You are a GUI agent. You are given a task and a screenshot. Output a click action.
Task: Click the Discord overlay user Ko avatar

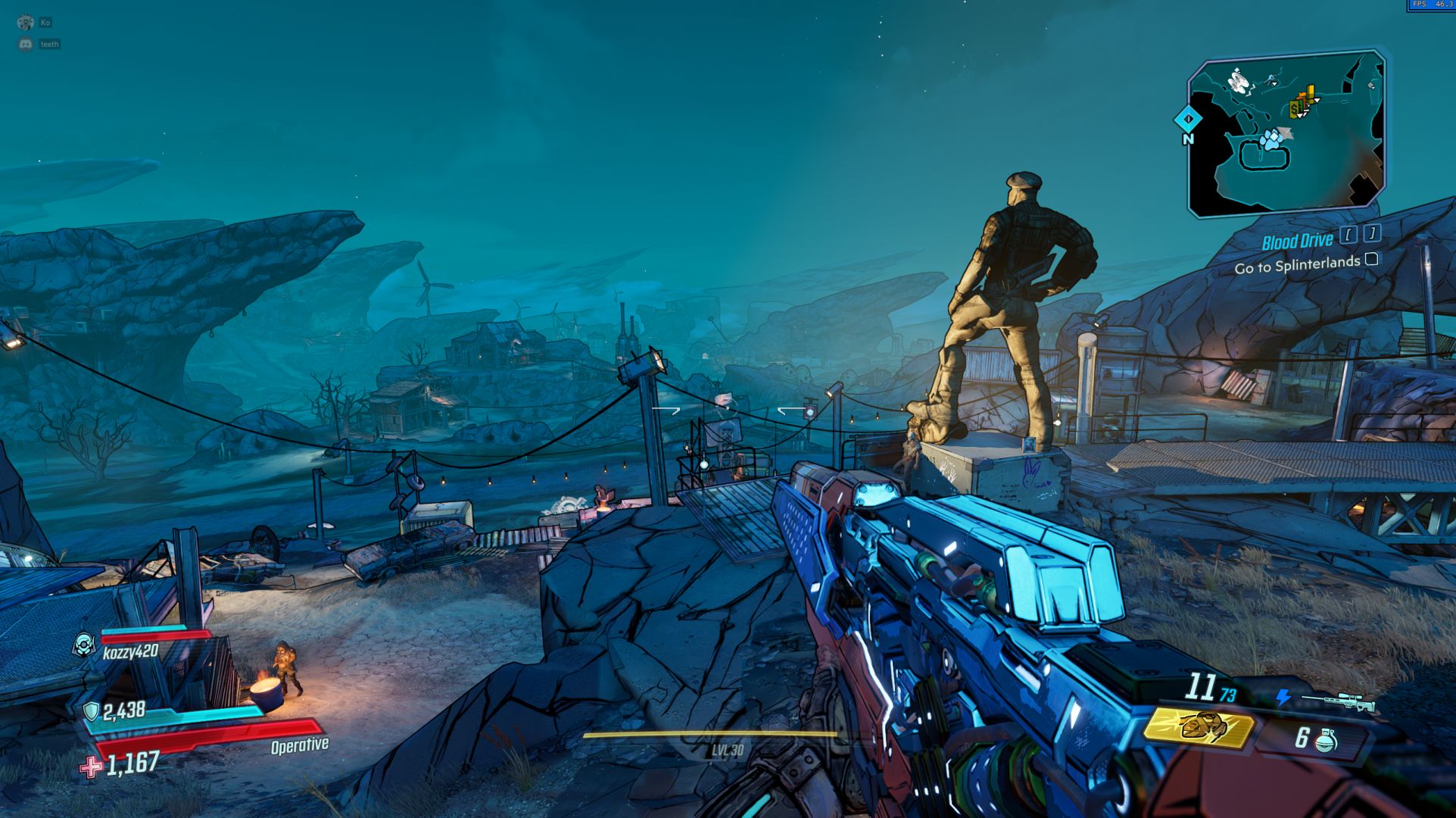pyautogui.click(x=26, y=23)
